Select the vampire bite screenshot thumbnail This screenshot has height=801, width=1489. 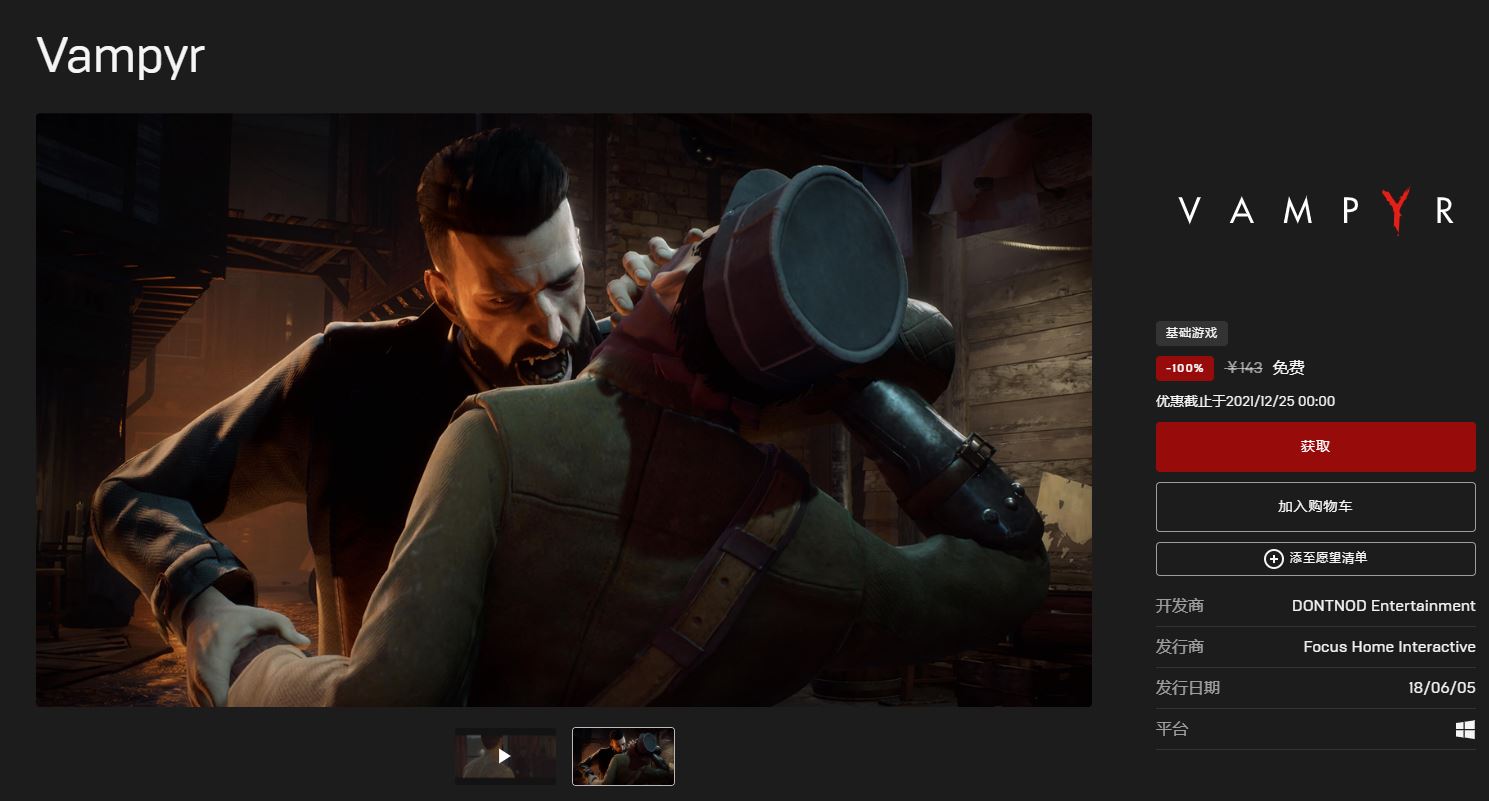(623, 756)
